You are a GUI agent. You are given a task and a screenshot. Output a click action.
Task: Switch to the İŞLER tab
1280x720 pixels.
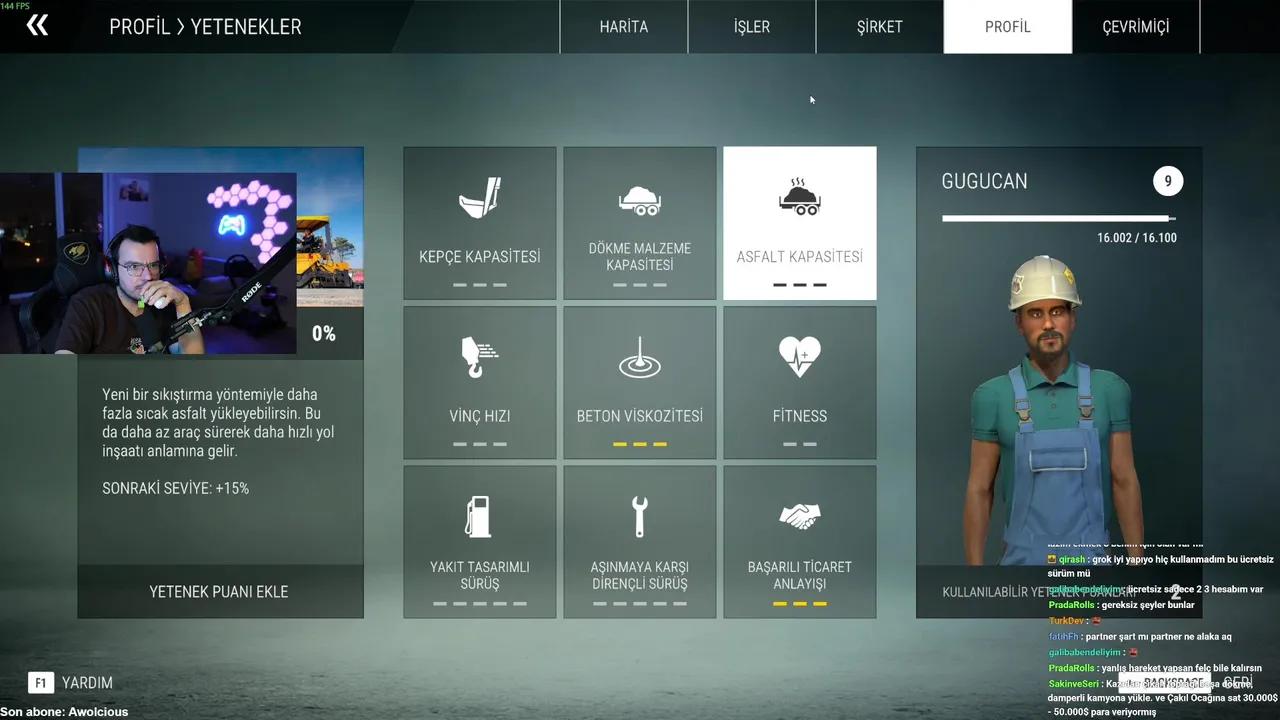pyautogui.click(x=751, y=27)
